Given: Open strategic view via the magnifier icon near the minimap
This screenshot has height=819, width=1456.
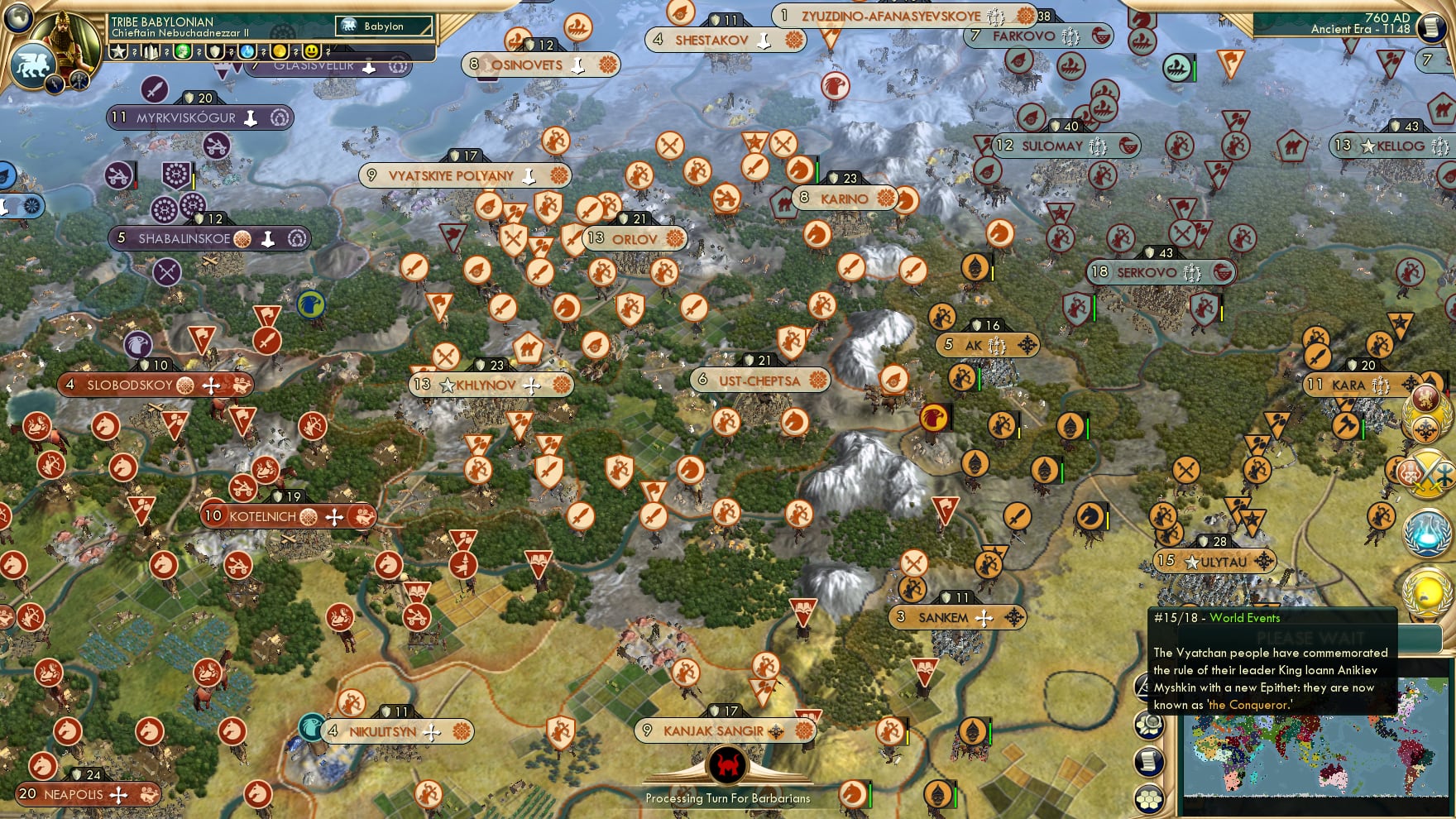Looking at the screenshot, I should click(x=1148, y=726).
